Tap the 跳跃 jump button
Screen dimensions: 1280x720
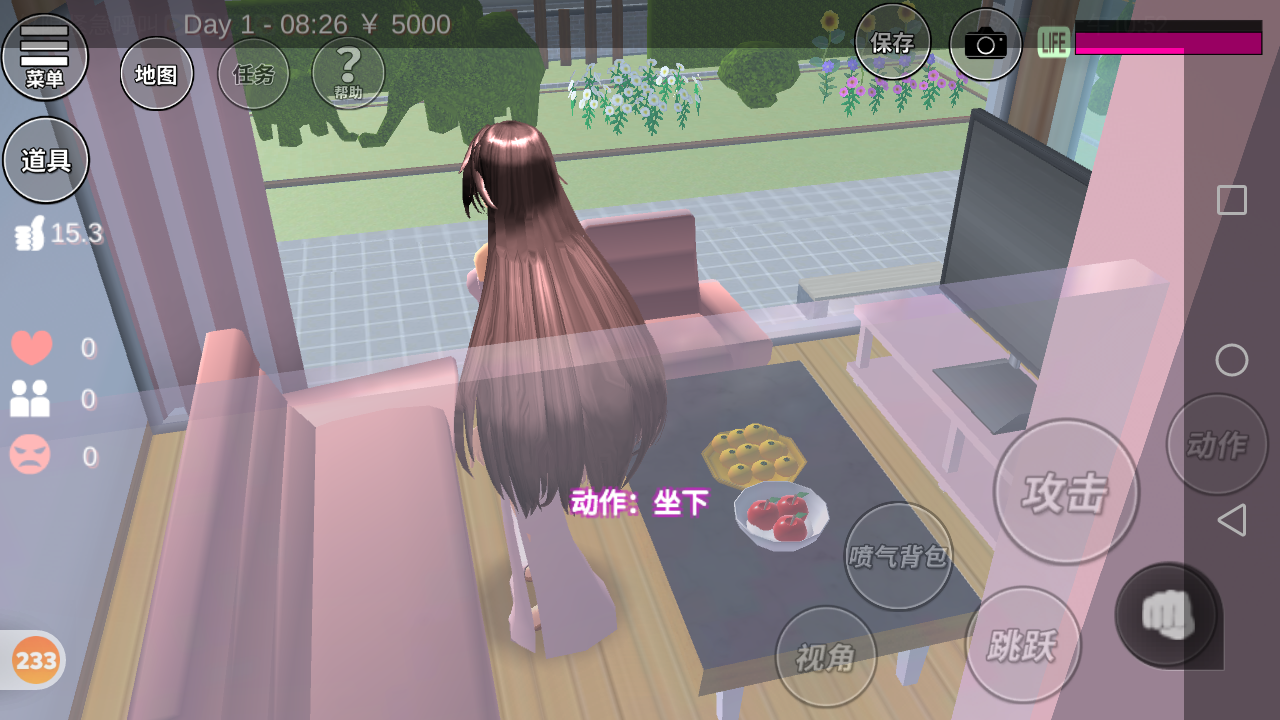(1022, 645)
